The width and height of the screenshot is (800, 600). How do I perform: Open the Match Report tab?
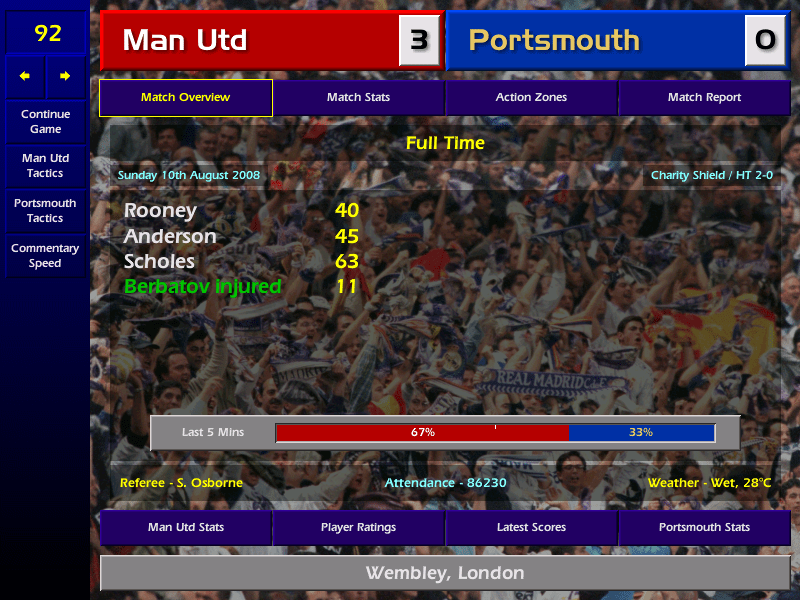tap(704, 98)
